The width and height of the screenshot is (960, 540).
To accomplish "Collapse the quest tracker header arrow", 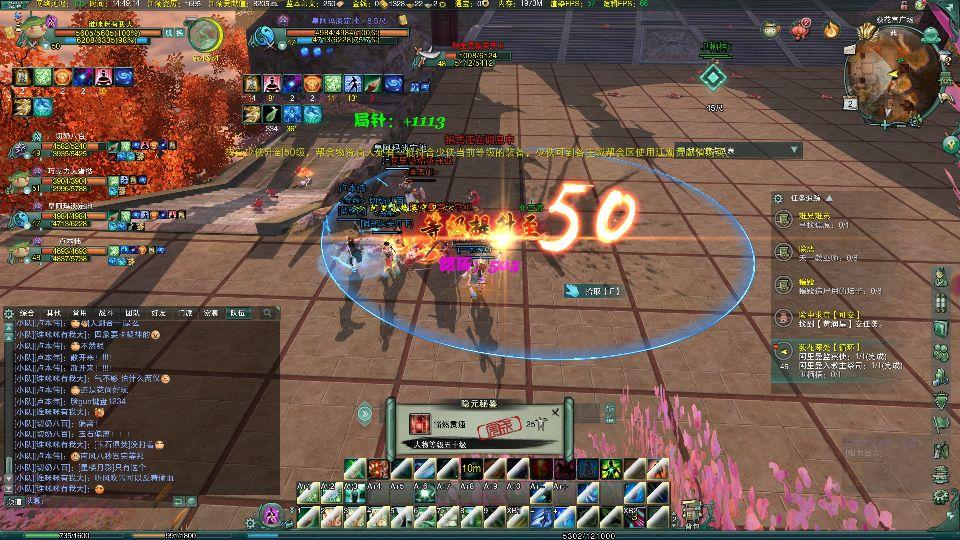I will point(828,198).
